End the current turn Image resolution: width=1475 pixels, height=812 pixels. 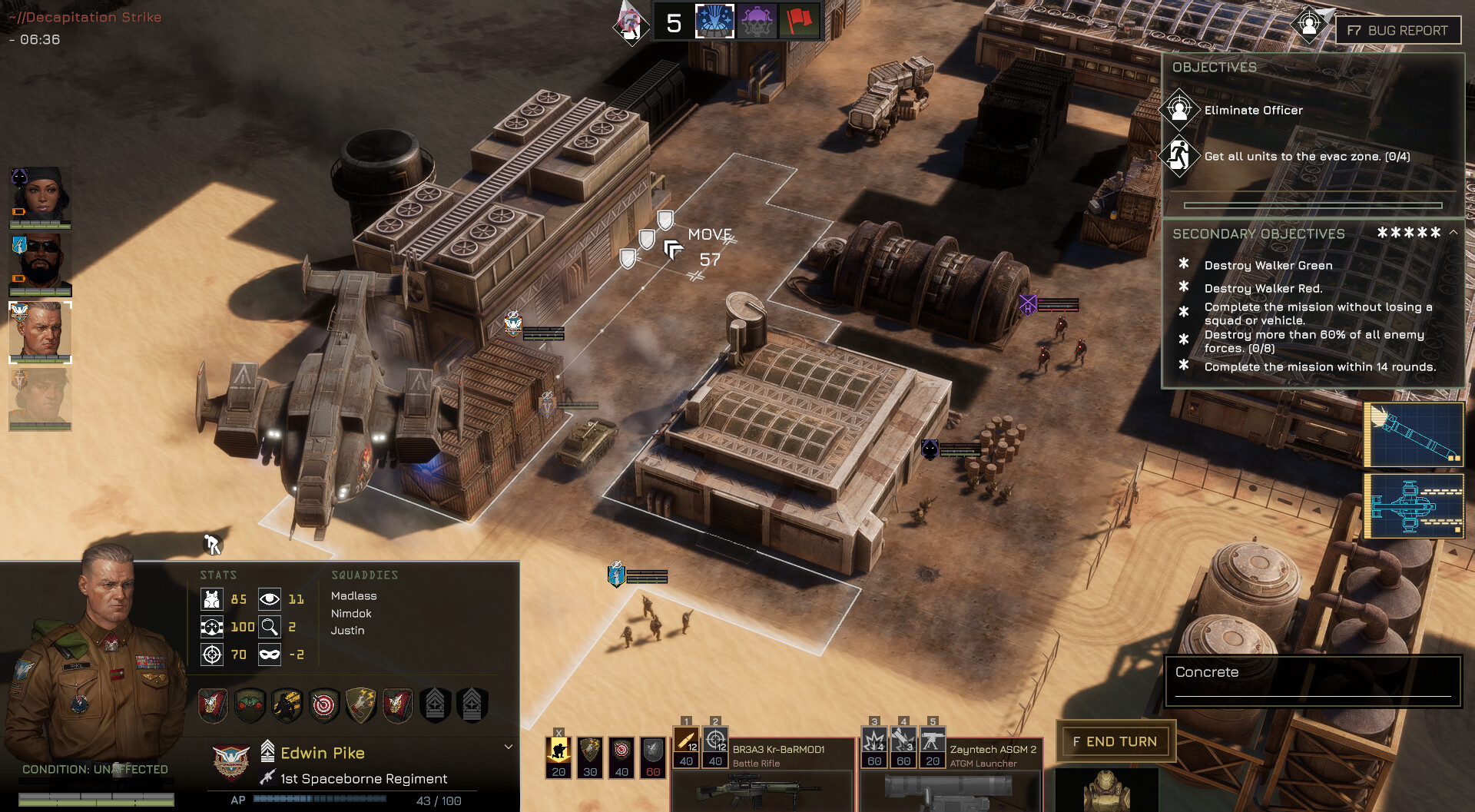click(1115, 741)
